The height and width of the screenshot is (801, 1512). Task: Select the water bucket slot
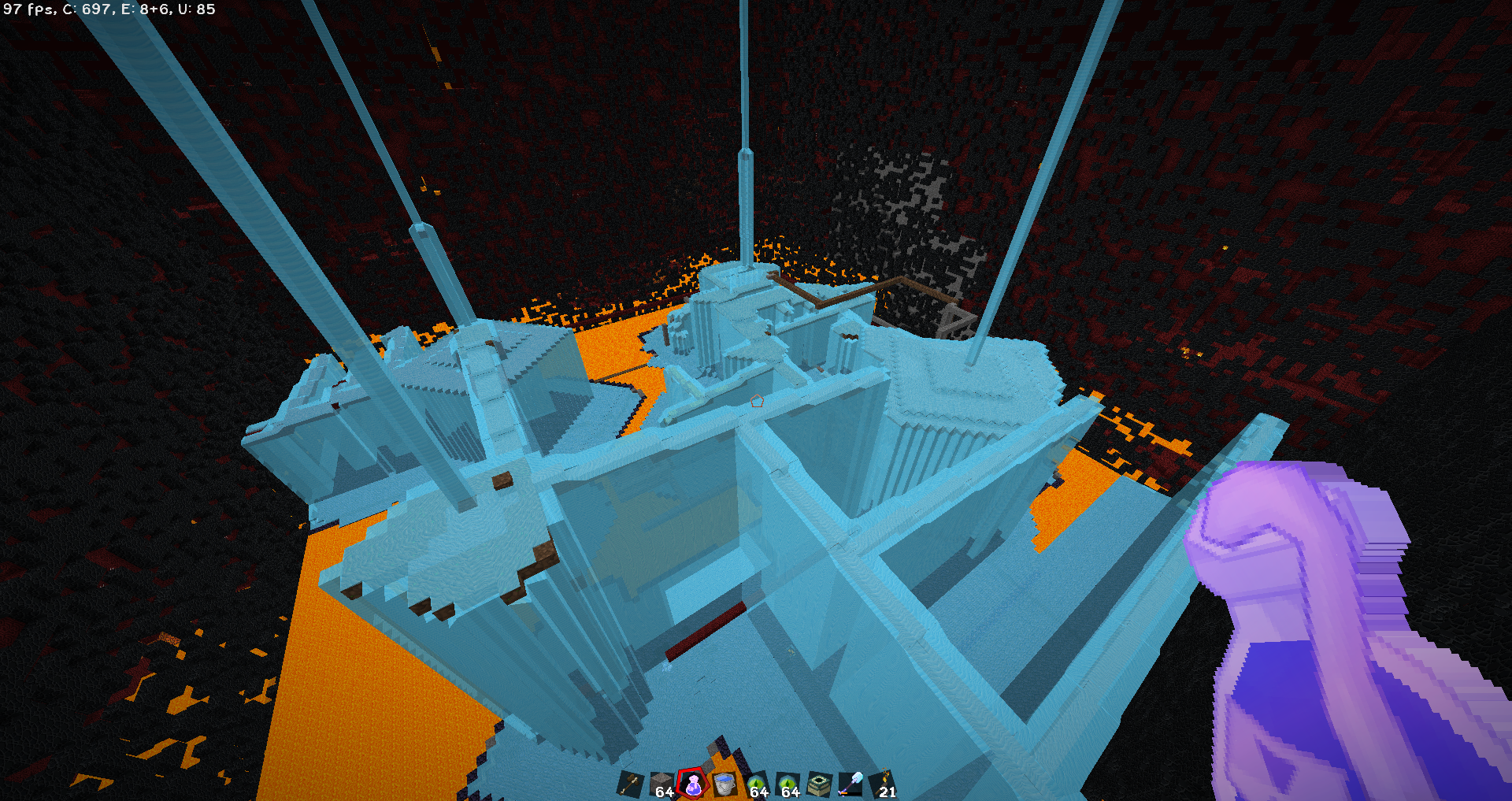point(724,784)
